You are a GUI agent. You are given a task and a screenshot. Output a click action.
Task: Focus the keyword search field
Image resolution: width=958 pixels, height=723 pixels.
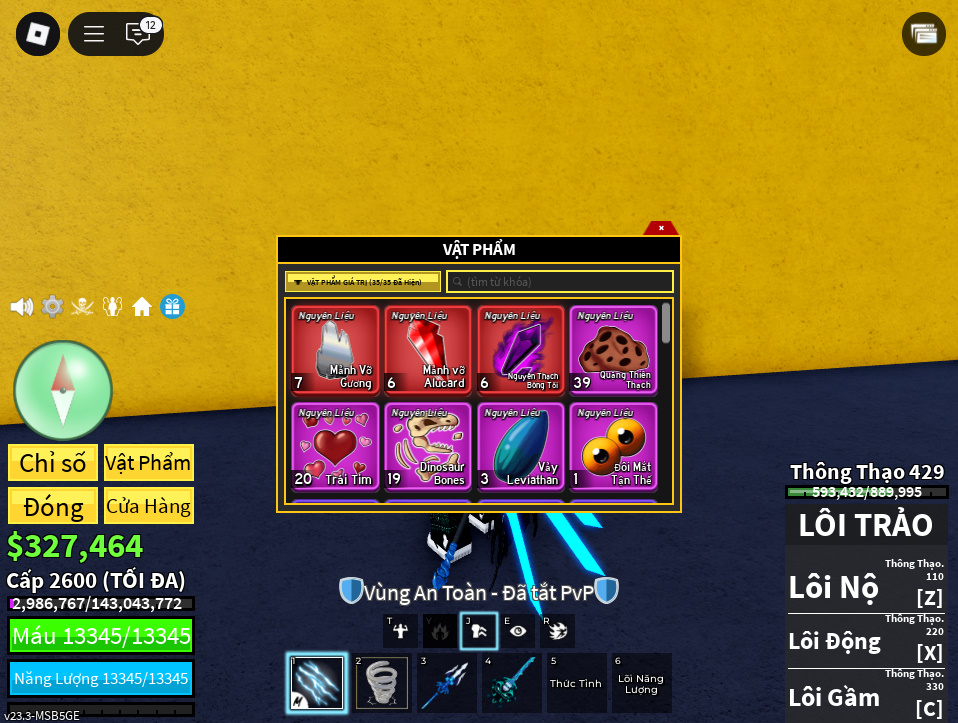tap(560, 282)
